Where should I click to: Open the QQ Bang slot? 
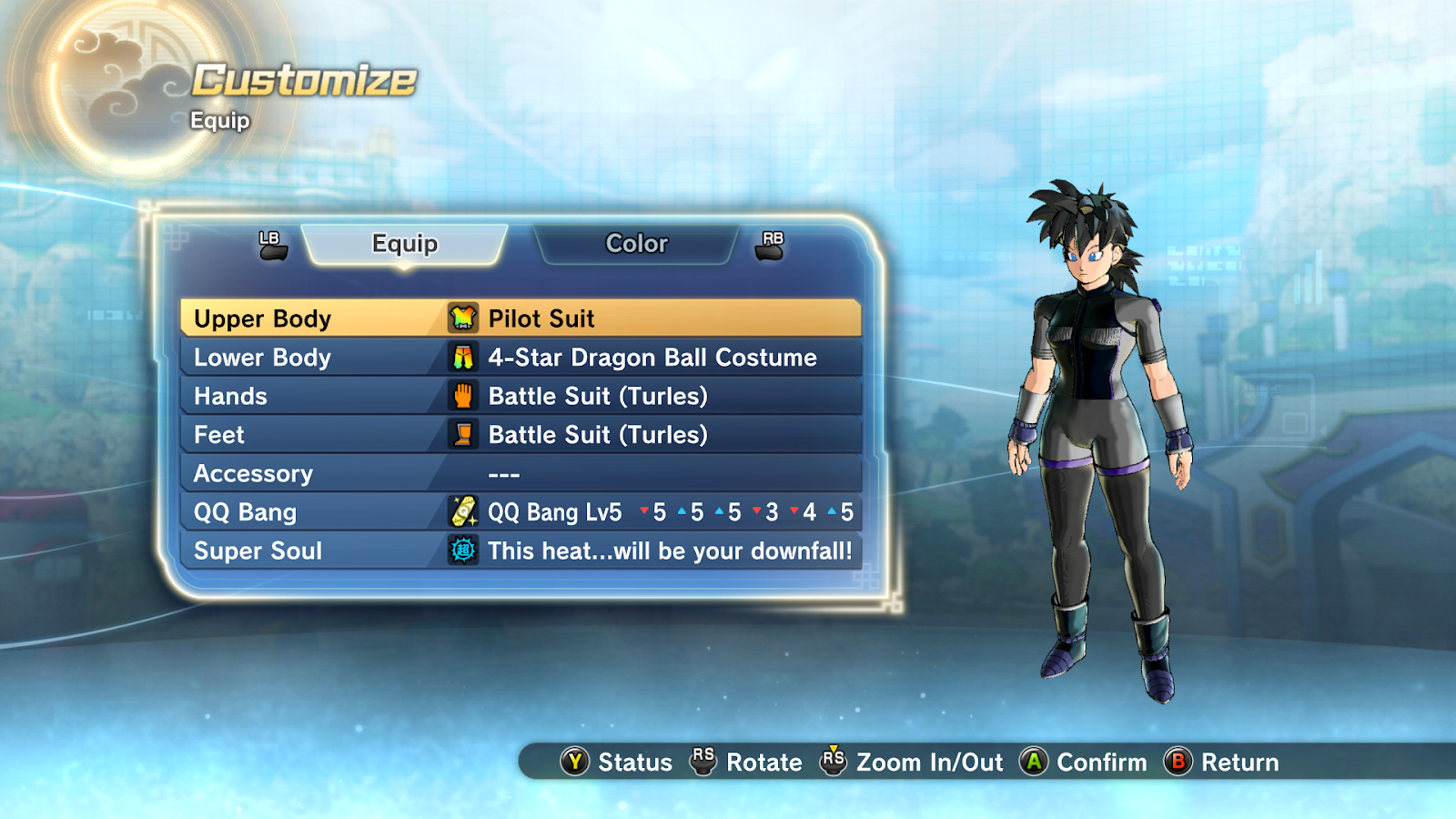(x=521, y=512)
